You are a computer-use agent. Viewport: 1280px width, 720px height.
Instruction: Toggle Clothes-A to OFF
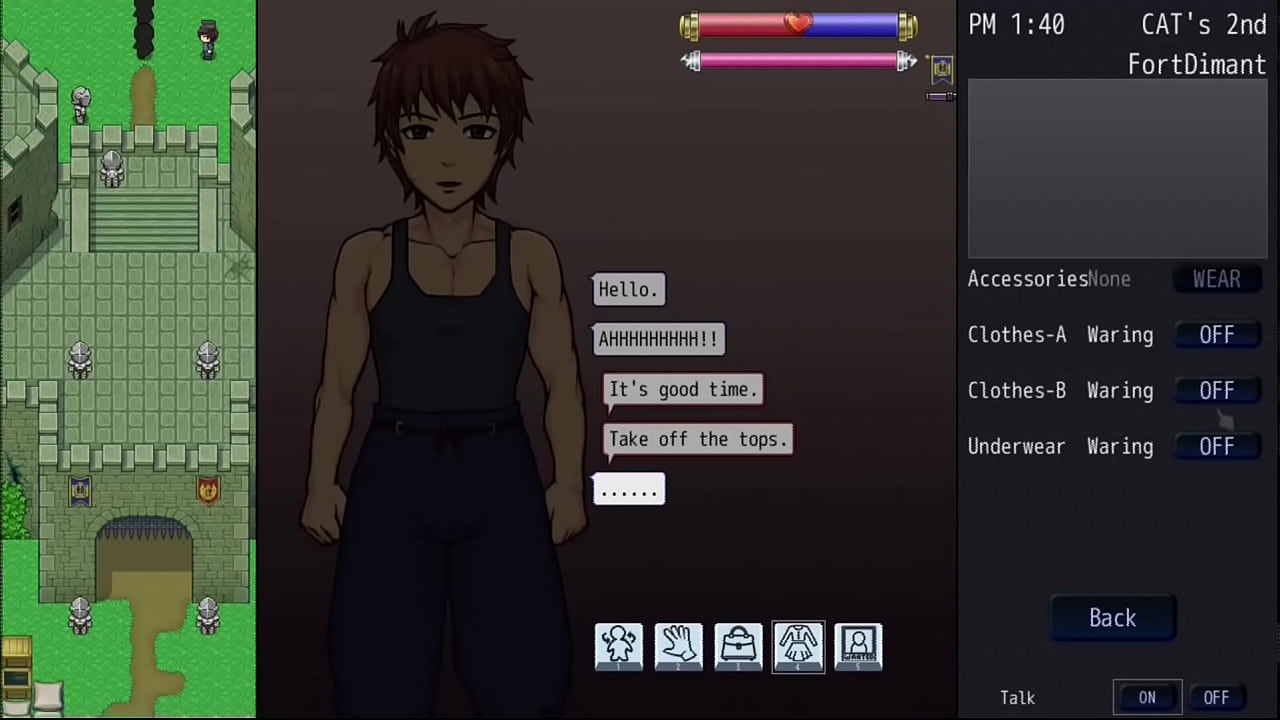click(1216, 335)
